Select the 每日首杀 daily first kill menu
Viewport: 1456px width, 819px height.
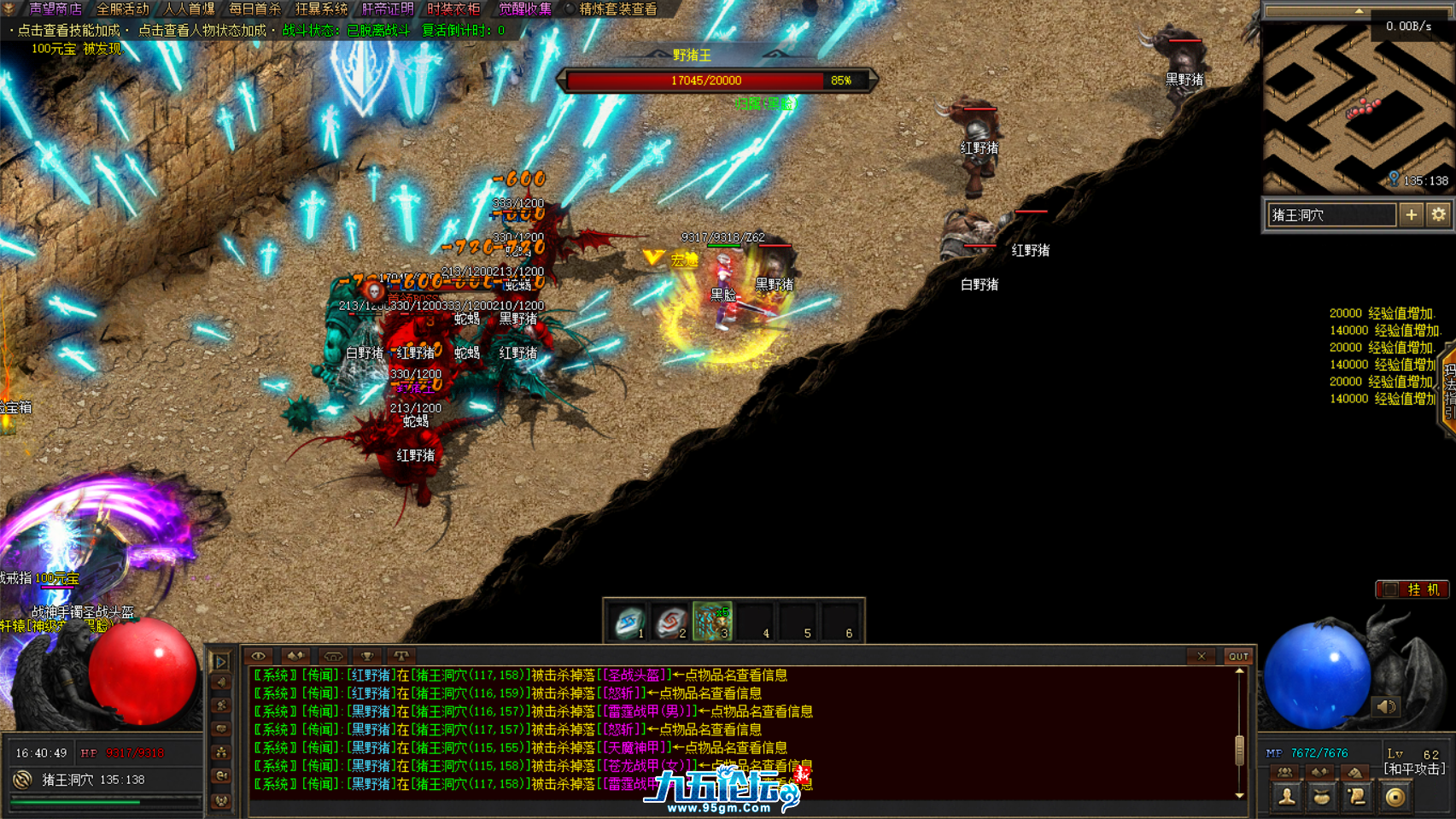coord(254,9)
